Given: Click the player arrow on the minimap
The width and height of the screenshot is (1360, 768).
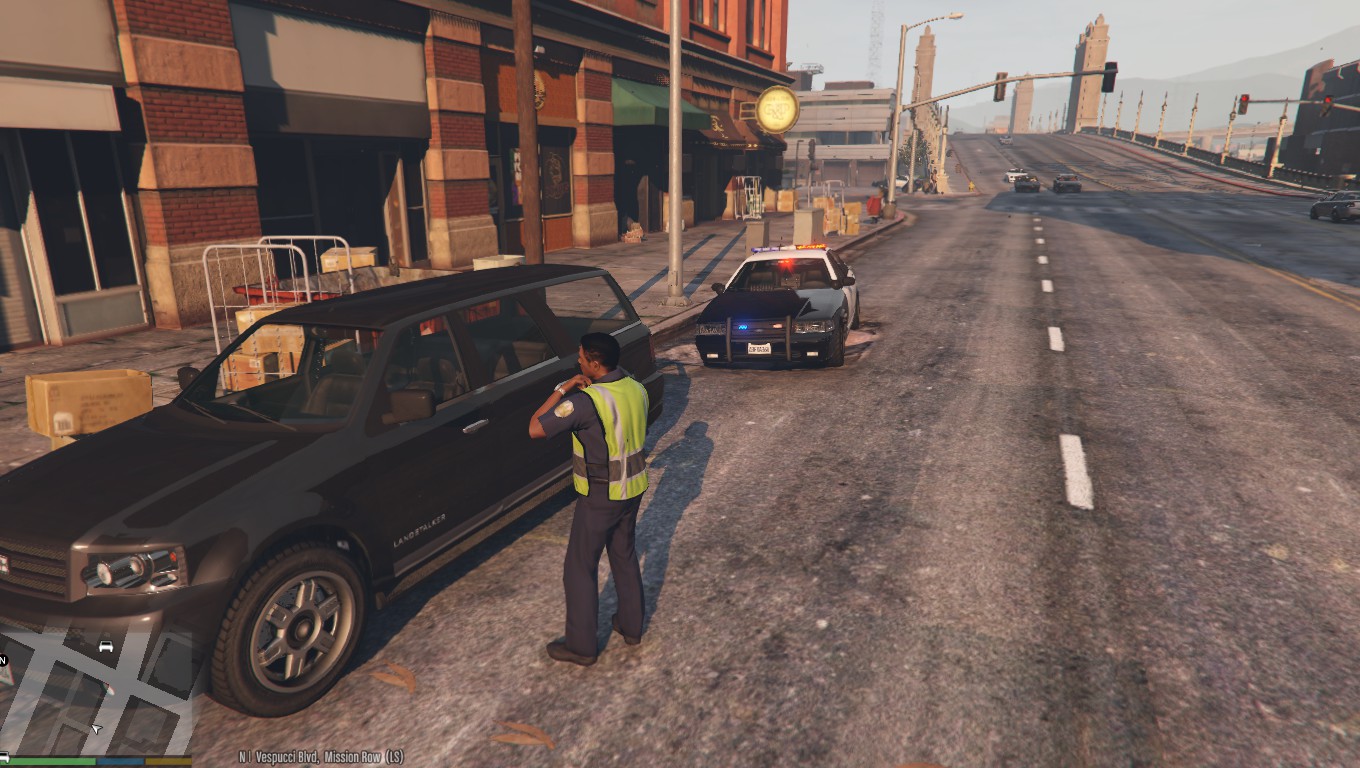Looking at the screenshot, I should click(96, 729).
